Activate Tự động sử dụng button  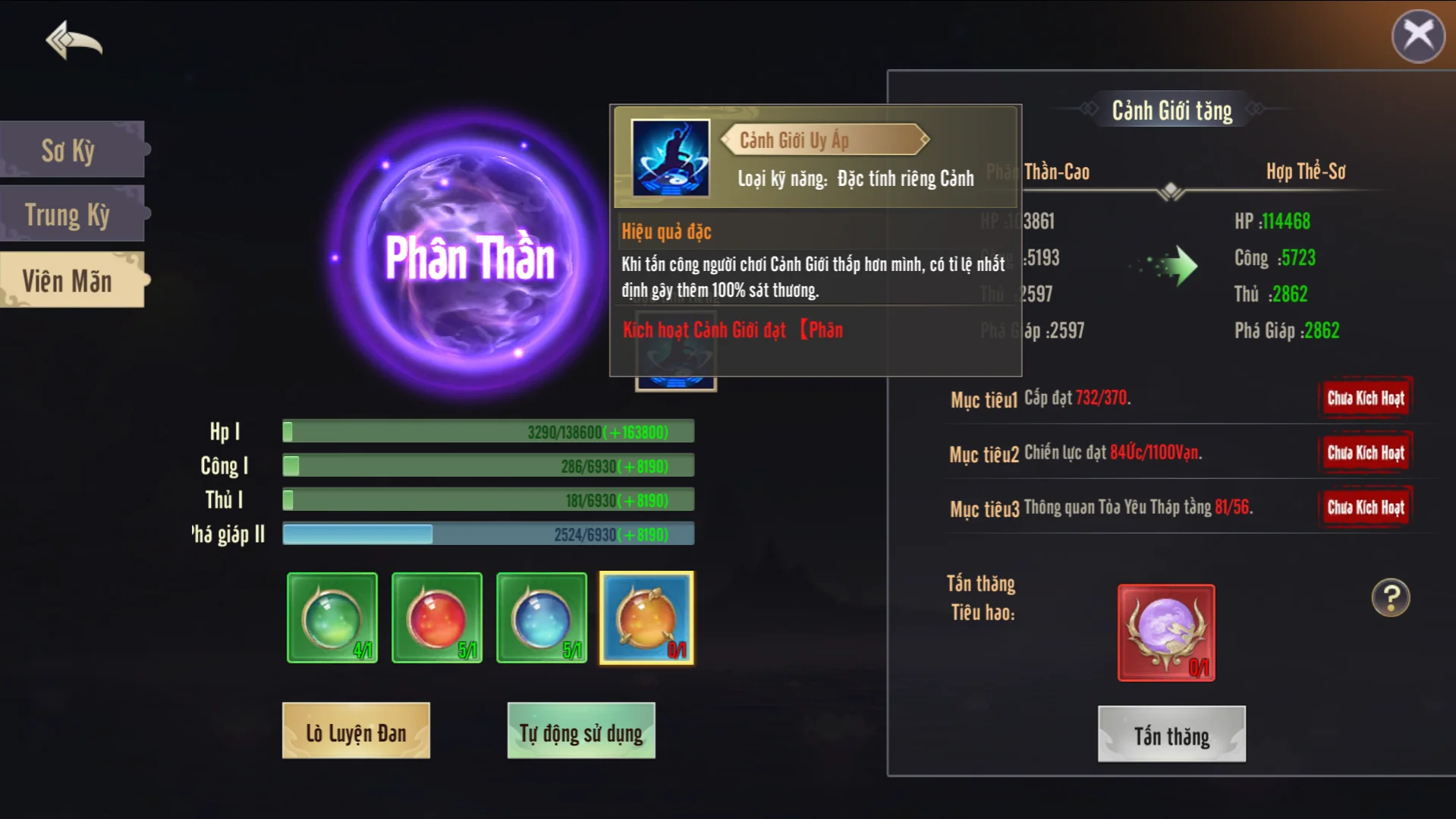coord(581,731)
